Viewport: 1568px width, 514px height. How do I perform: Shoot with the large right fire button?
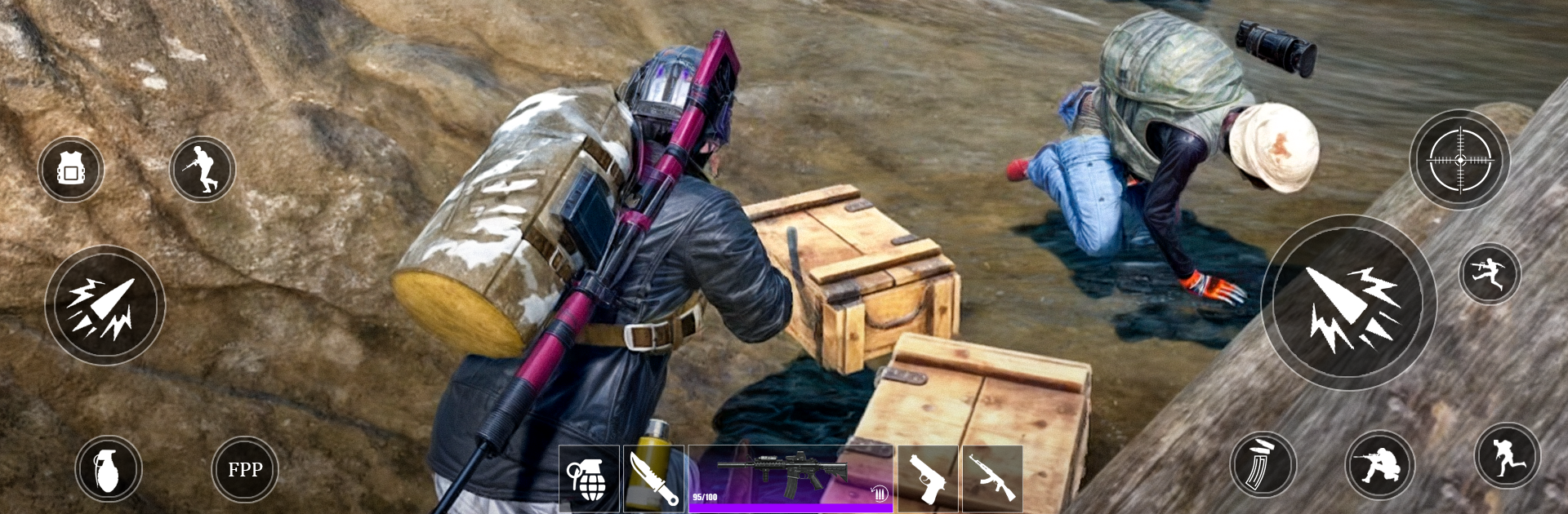[1348, 304]
